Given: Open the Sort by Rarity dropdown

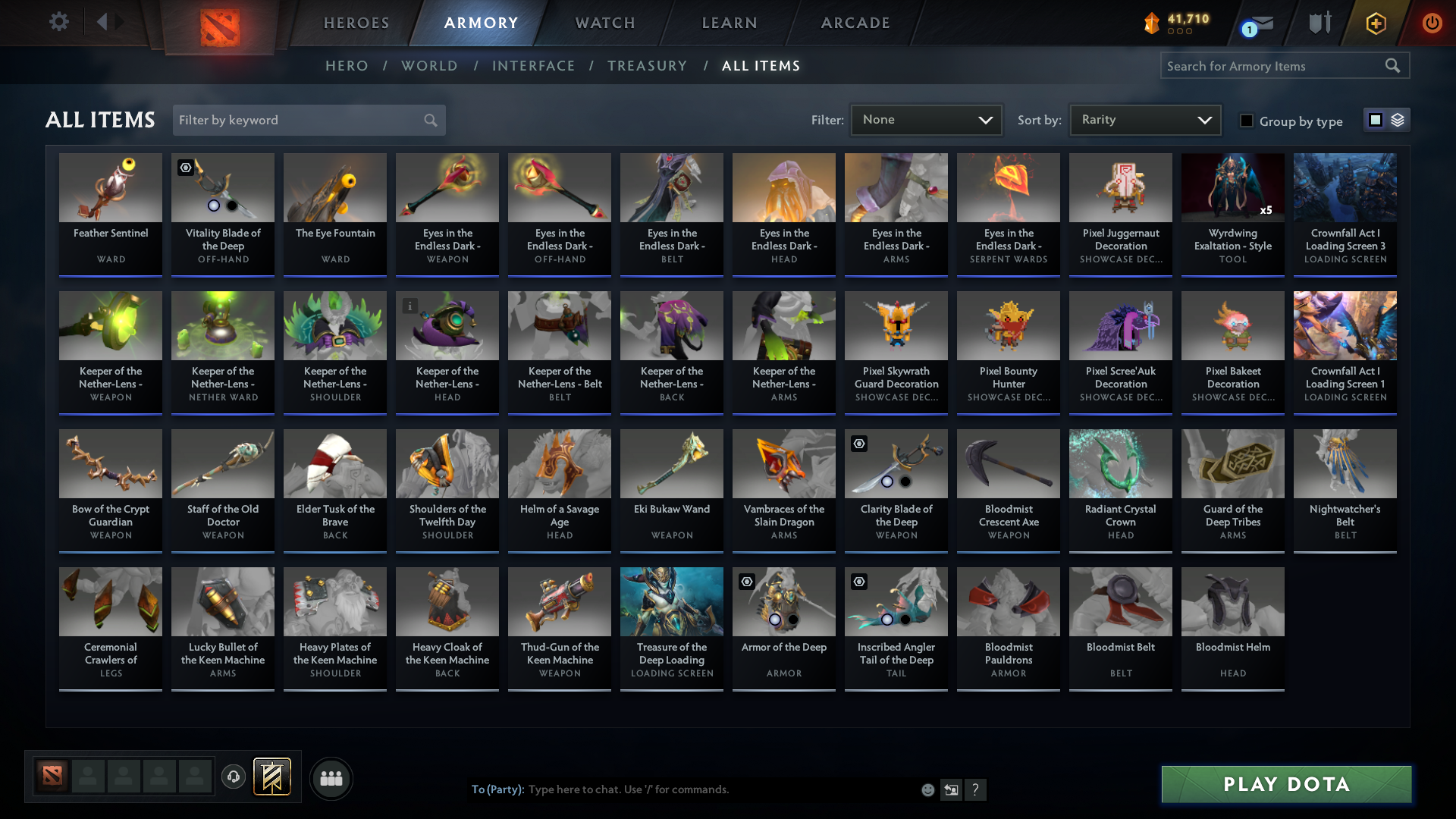Looking at the screenshot, I should click(x=1144, y=120).
